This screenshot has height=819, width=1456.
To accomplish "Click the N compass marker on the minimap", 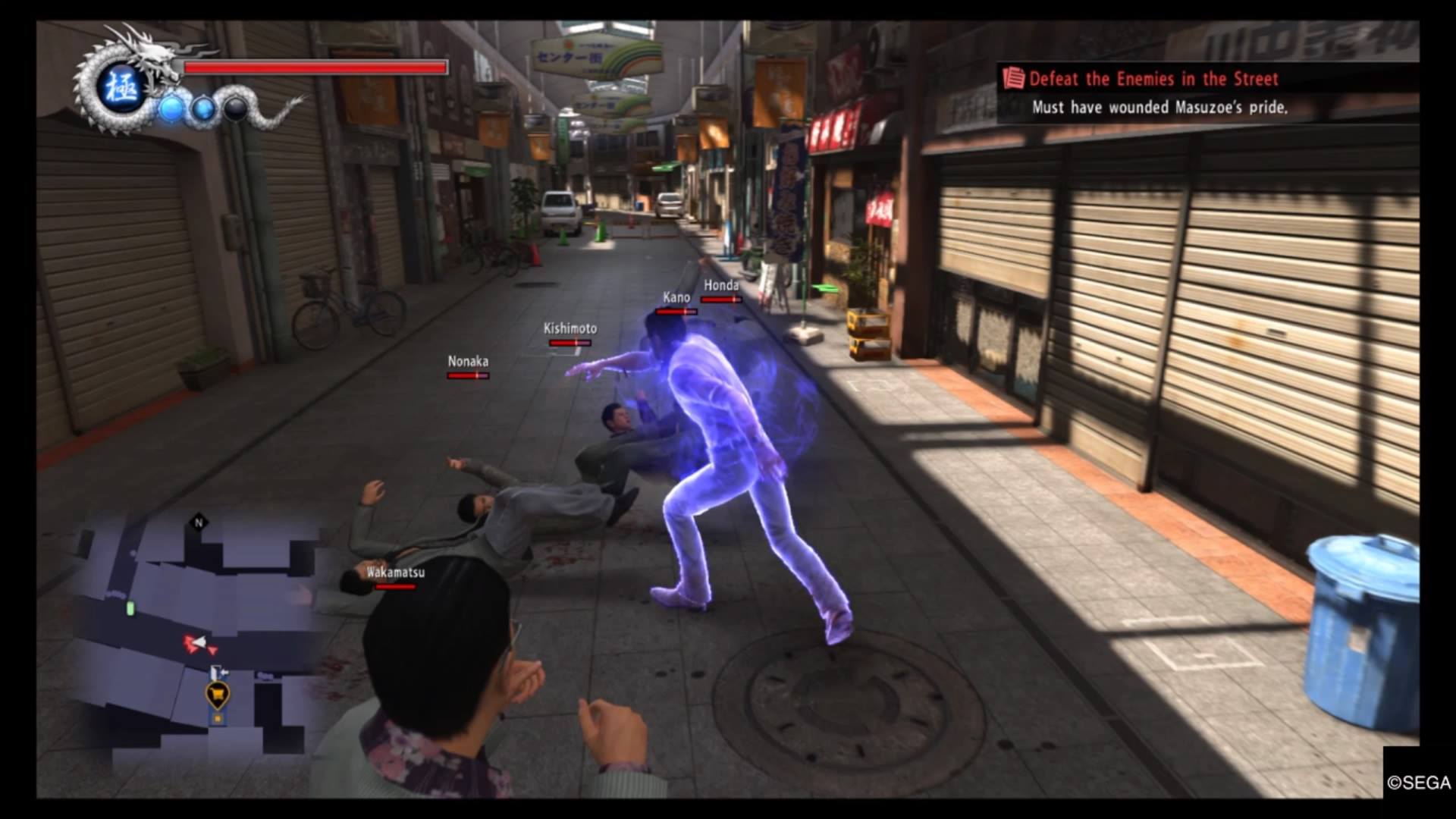I will click(x=199, y=522).
